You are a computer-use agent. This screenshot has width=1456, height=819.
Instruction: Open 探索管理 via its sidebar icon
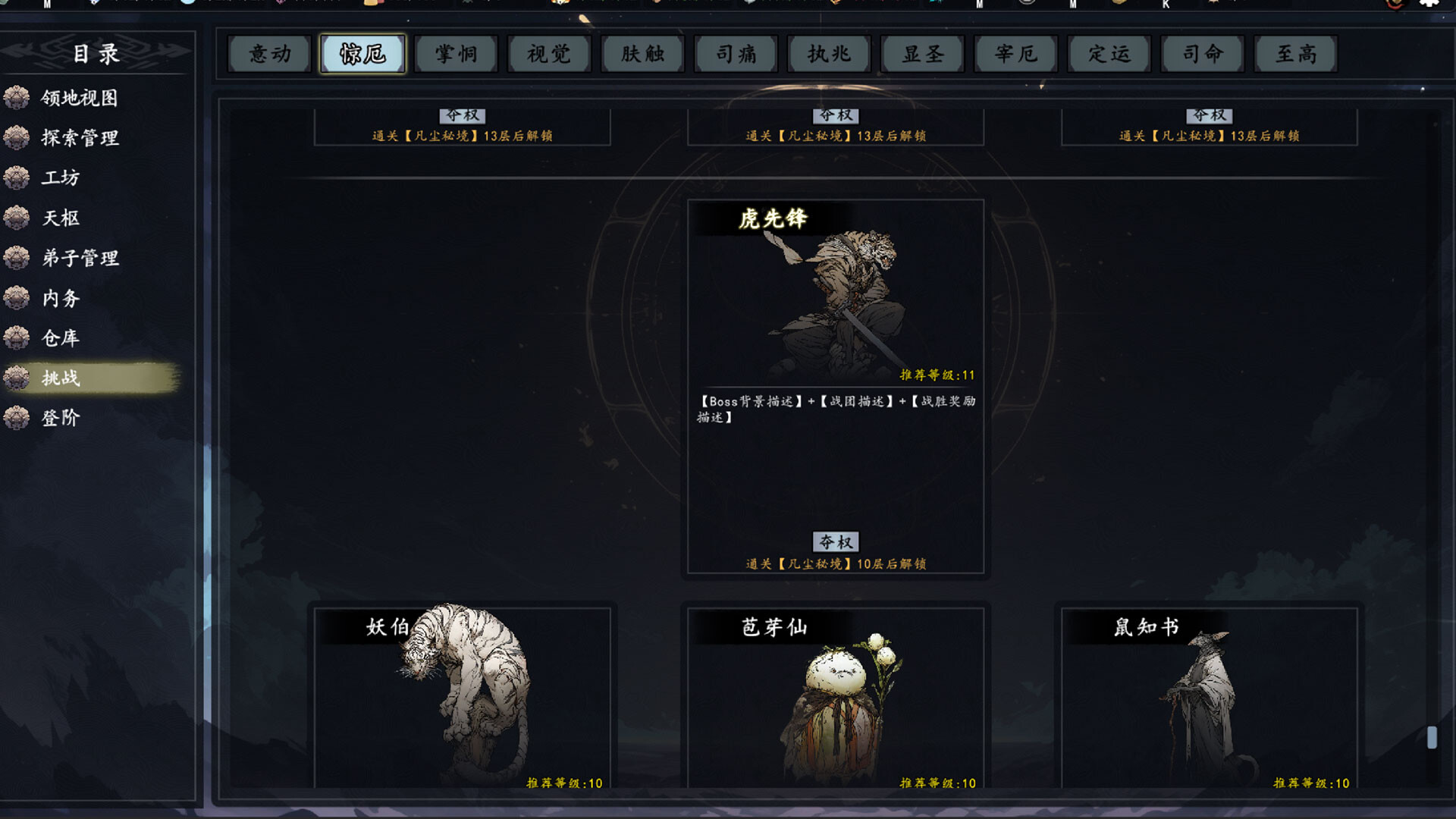click(17, 138)
